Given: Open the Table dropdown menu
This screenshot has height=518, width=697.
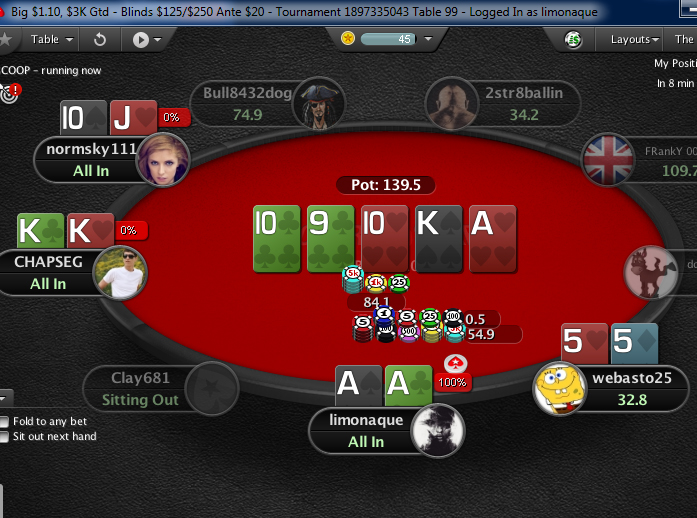Looking at the screenshot, I should [50, 40].
